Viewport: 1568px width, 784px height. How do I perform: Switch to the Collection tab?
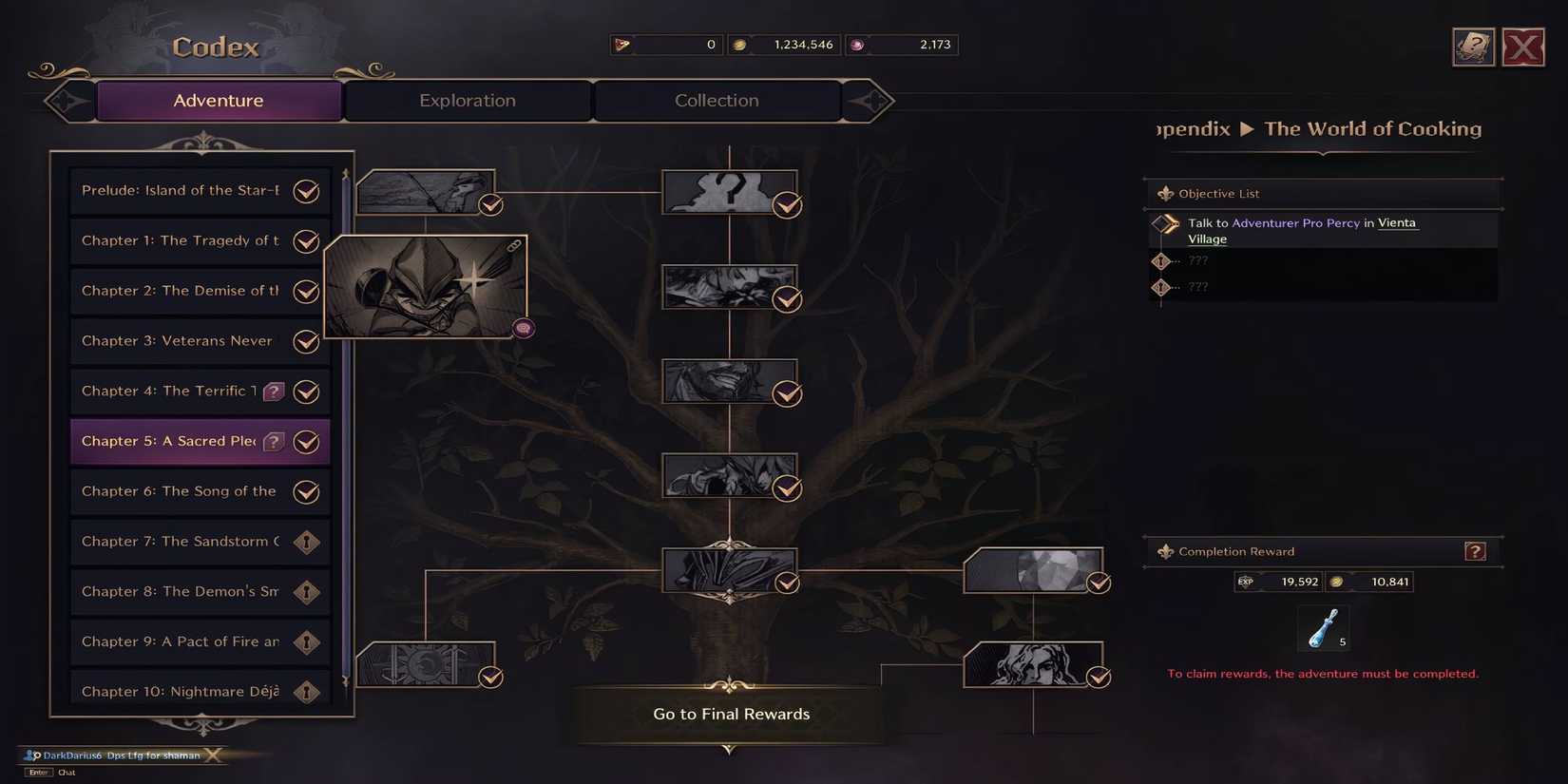tap(717, 100)
